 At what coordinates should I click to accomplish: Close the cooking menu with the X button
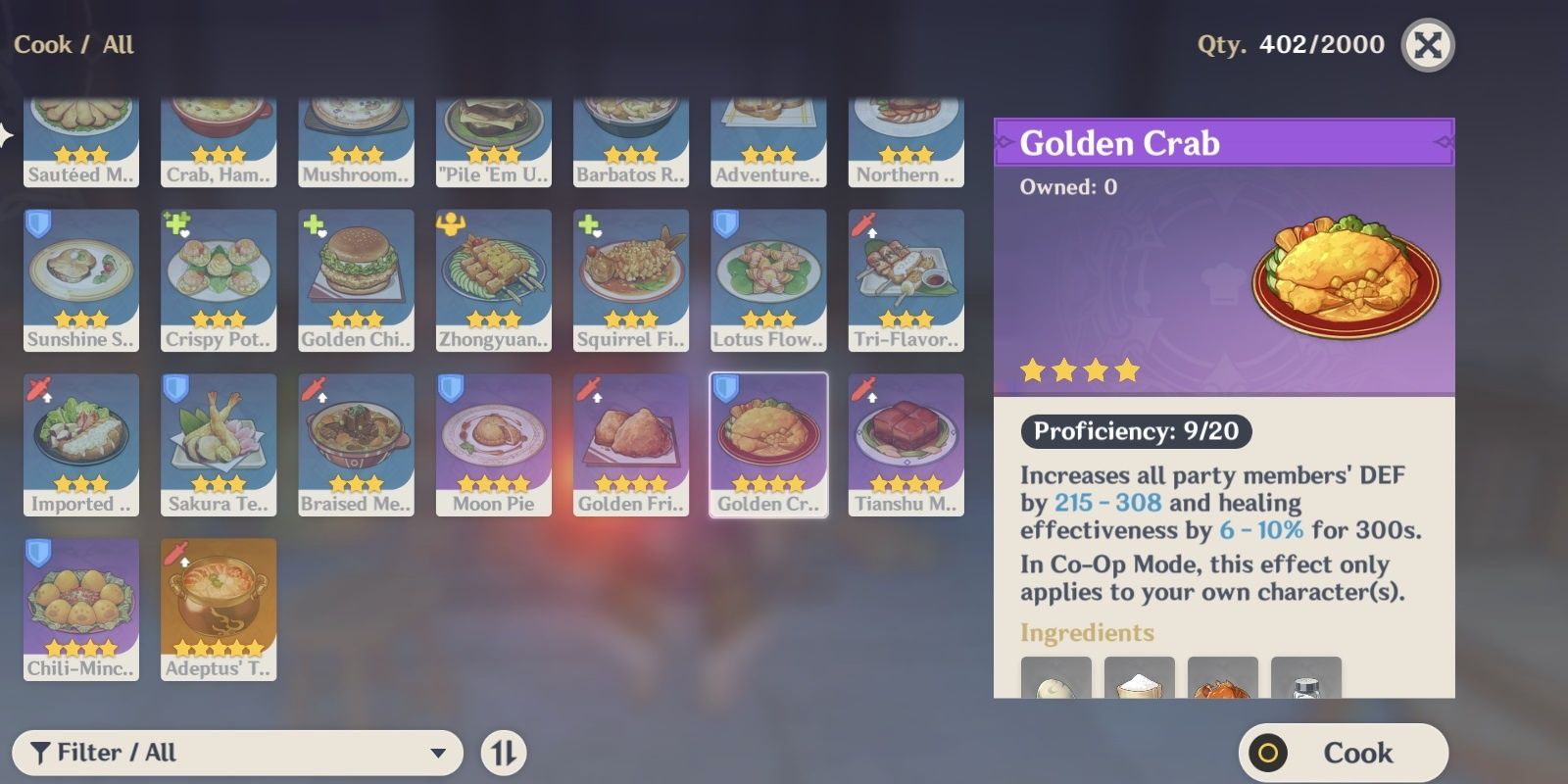1430,43
